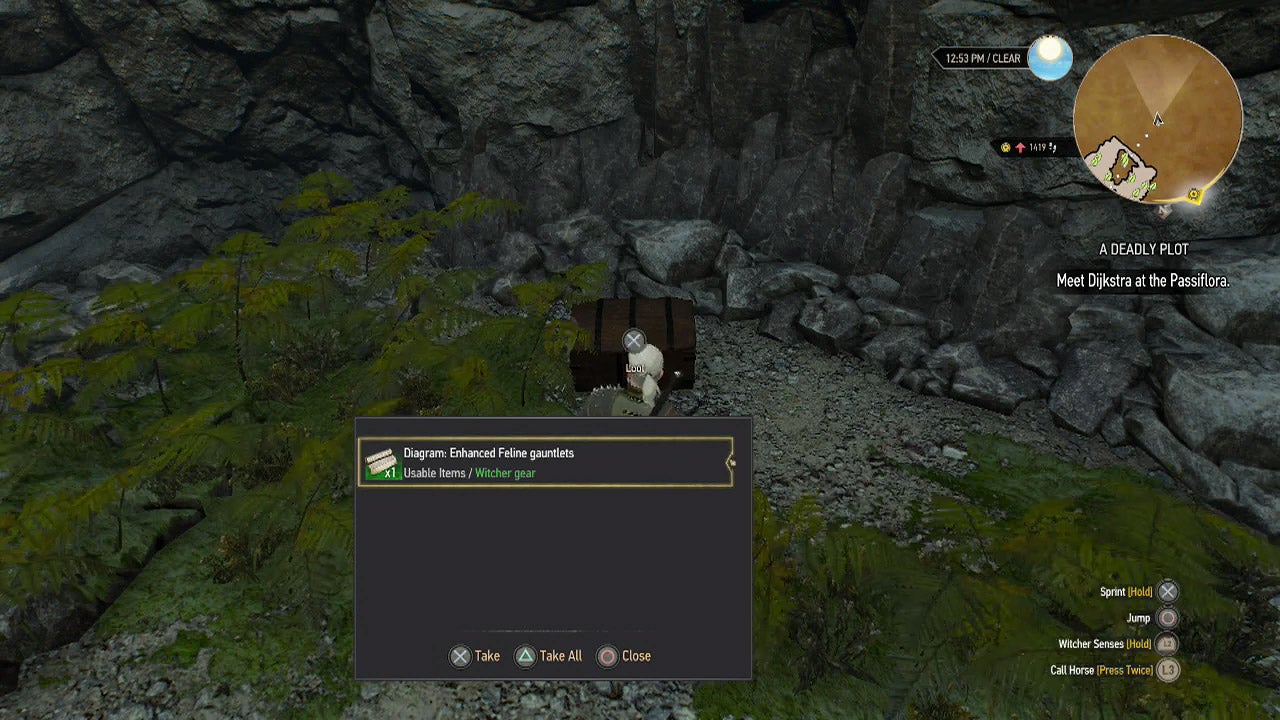Click the ribbon marker on the item row edge

coord(731,462)
